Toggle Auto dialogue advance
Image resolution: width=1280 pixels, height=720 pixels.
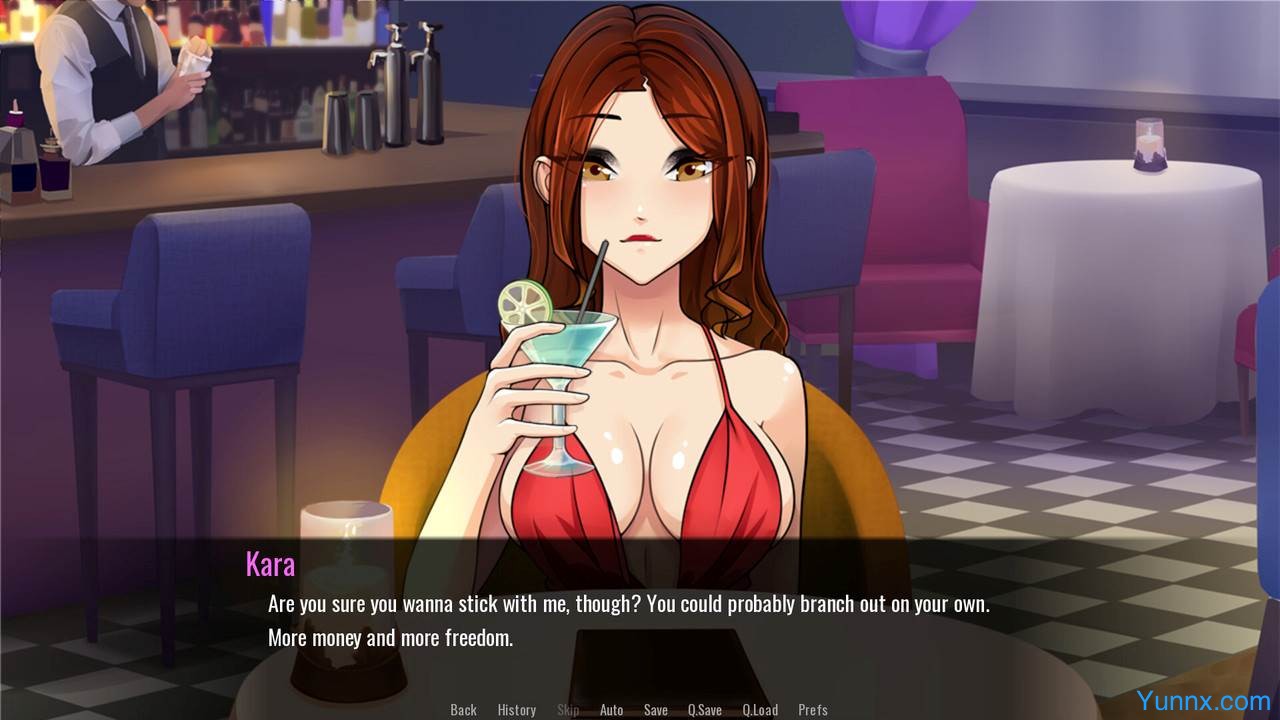click(x=611, y=710)
